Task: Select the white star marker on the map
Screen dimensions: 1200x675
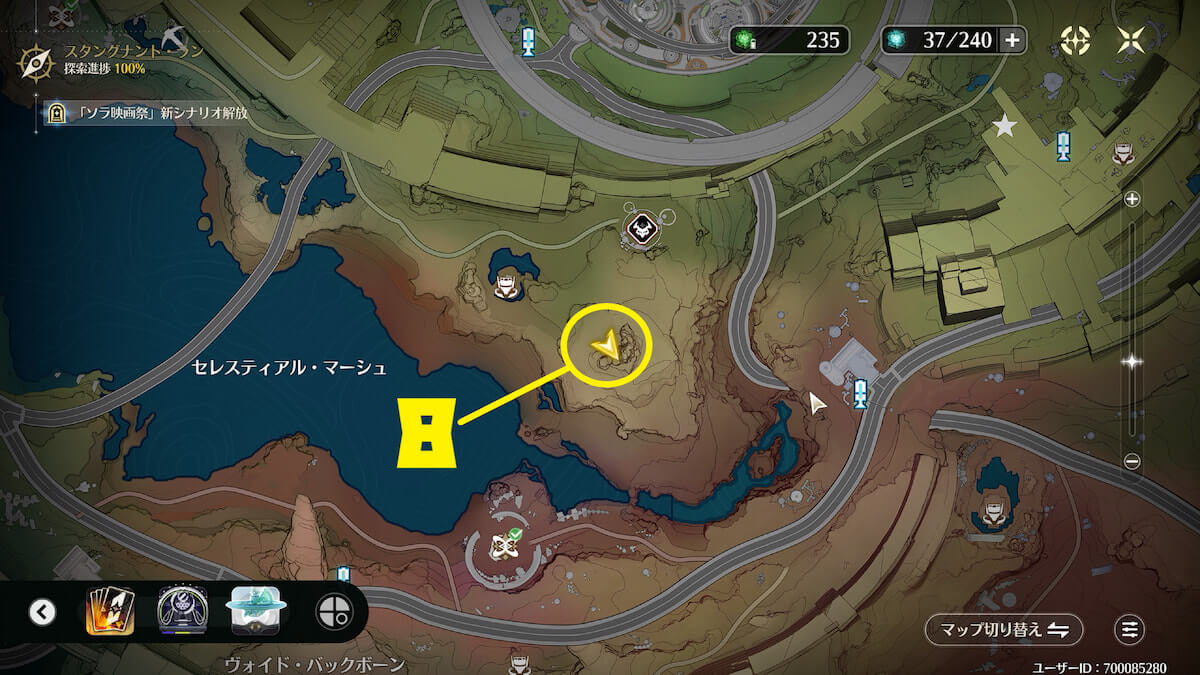Action: 1003,126
